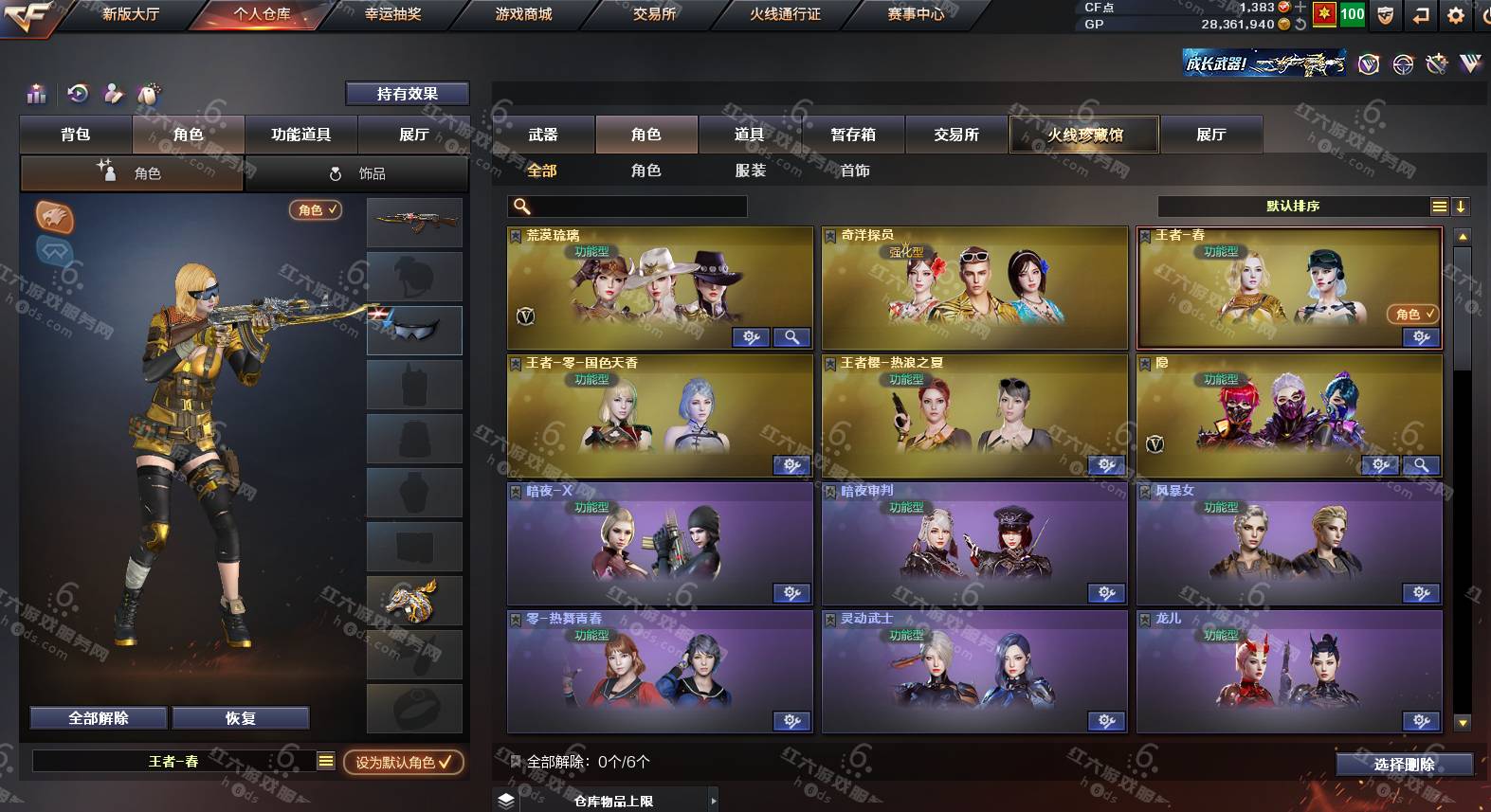Image resolution: width=1491 pixels, height=812 pixels.
Task: Select the 暂存箱 temporary storage tab
Action: [853, 135]
